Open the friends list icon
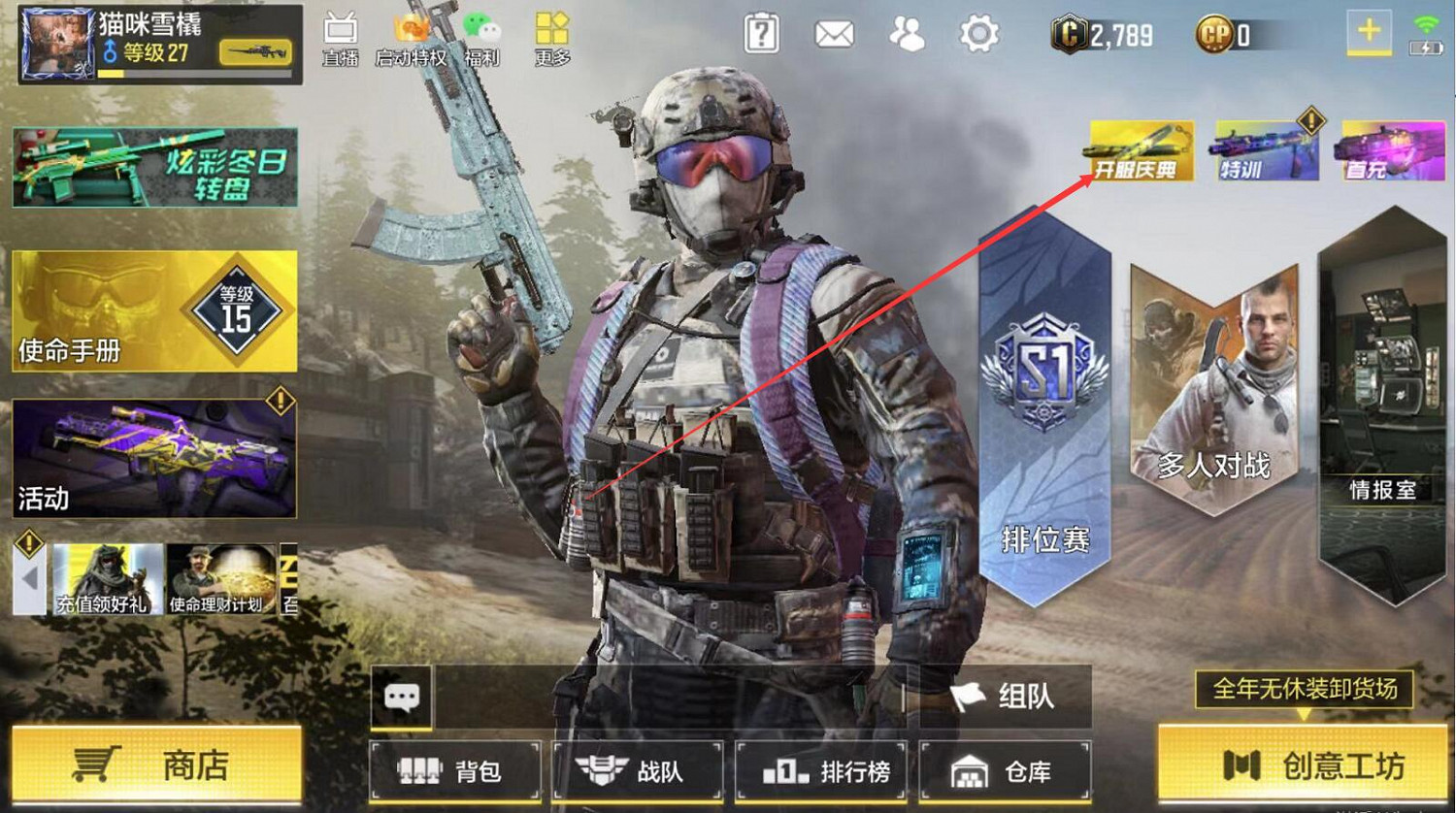 908,32
